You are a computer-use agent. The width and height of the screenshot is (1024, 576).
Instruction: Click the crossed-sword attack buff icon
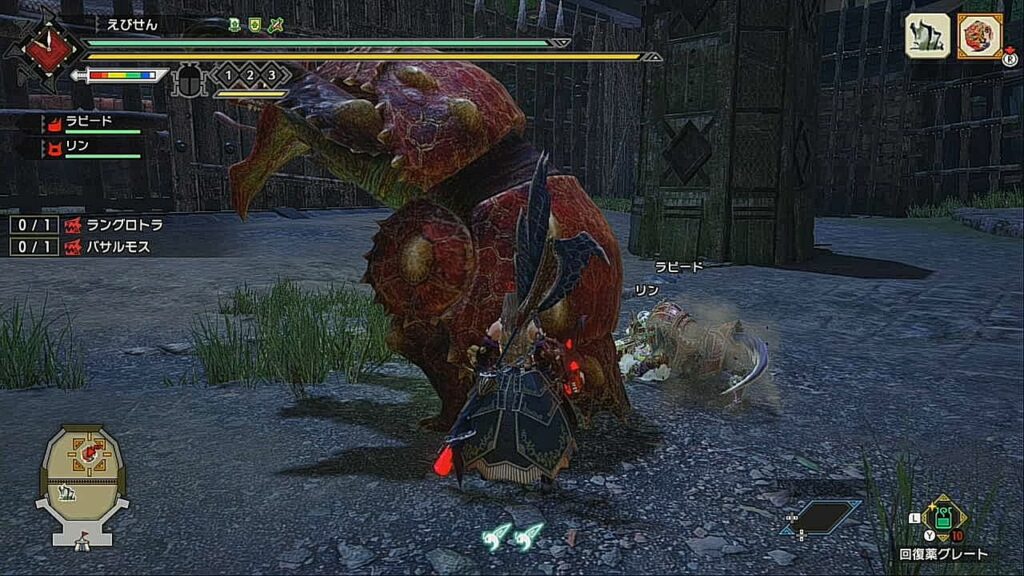click(276, 25)
